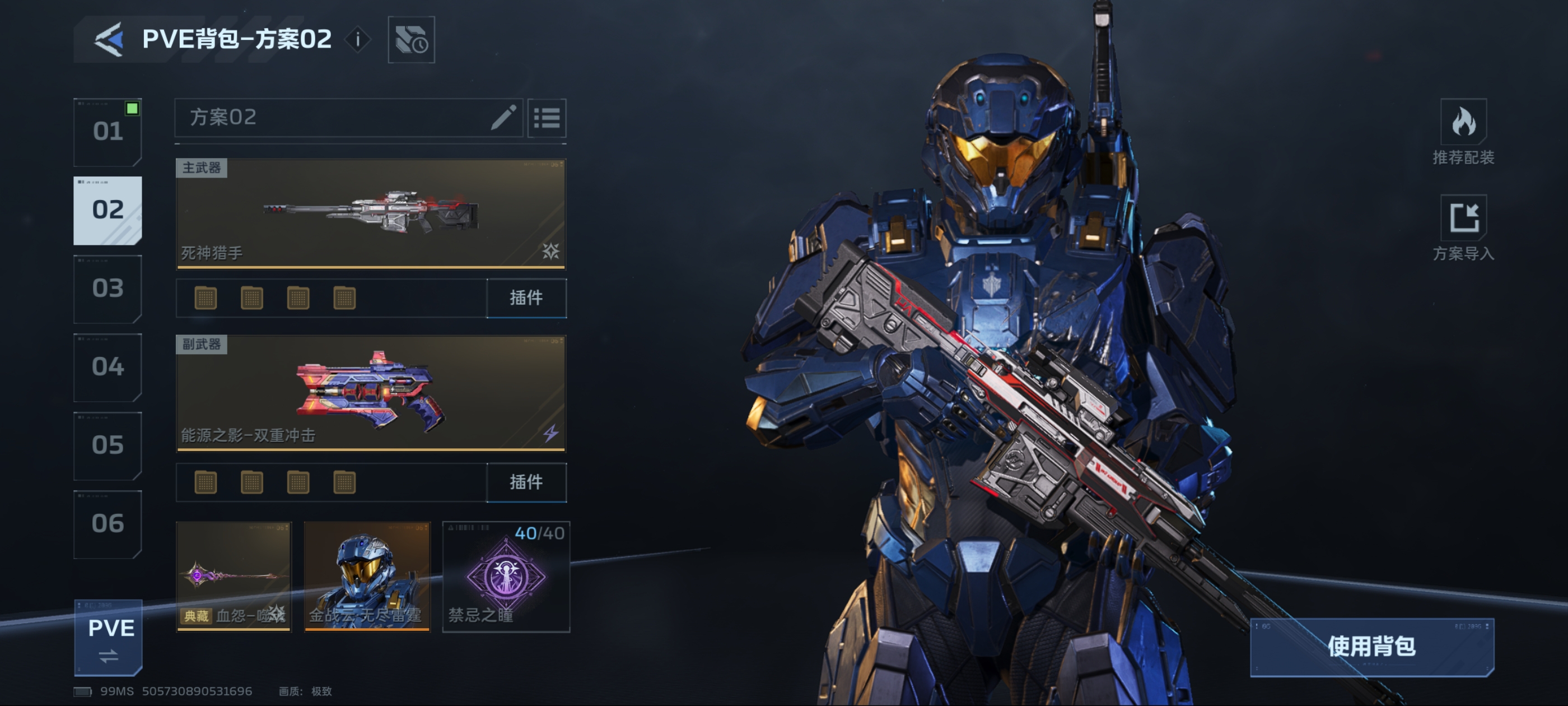
Task: Select the secondary weapon 能源之影-双重冲击
Action: [371, 393]
